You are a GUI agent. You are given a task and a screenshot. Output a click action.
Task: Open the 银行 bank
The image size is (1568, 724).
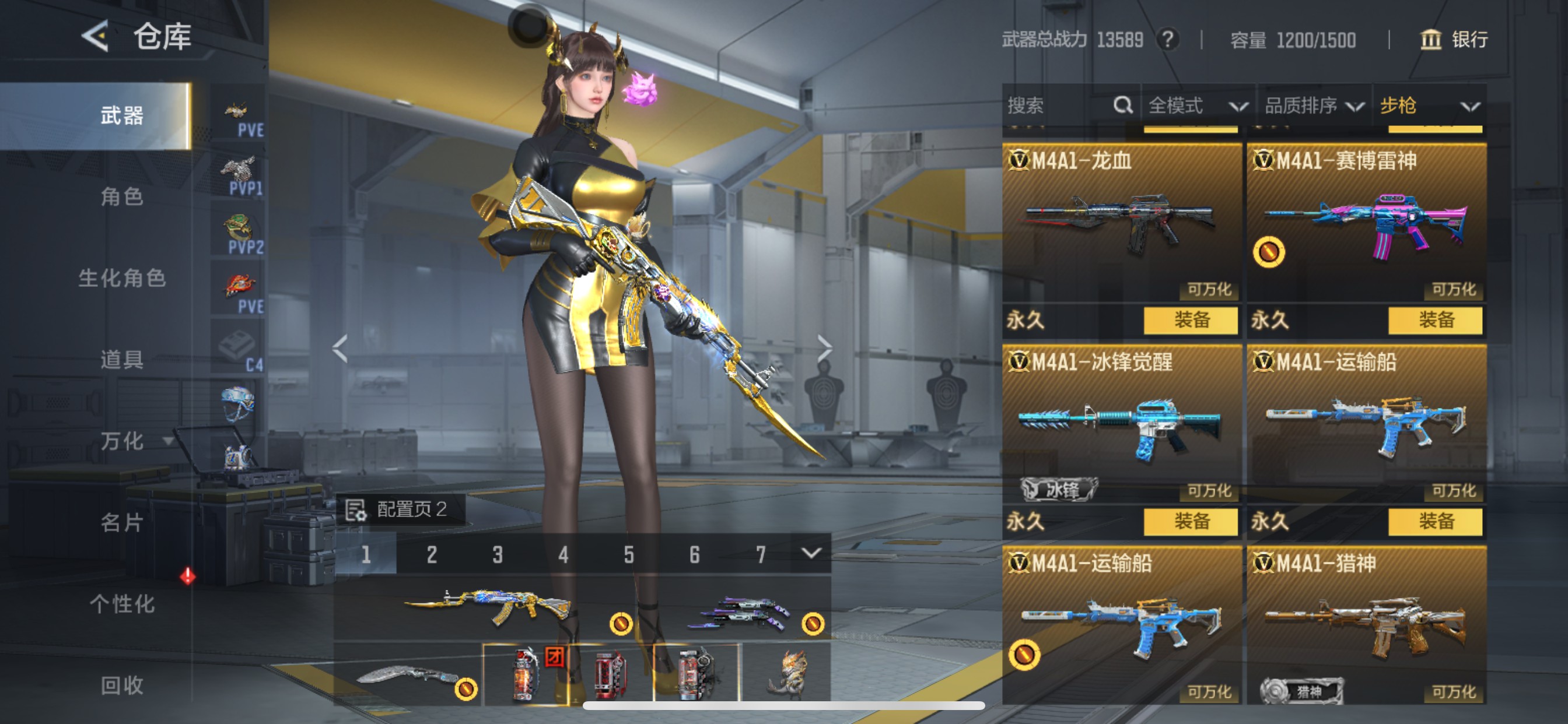coord(1454,40)
